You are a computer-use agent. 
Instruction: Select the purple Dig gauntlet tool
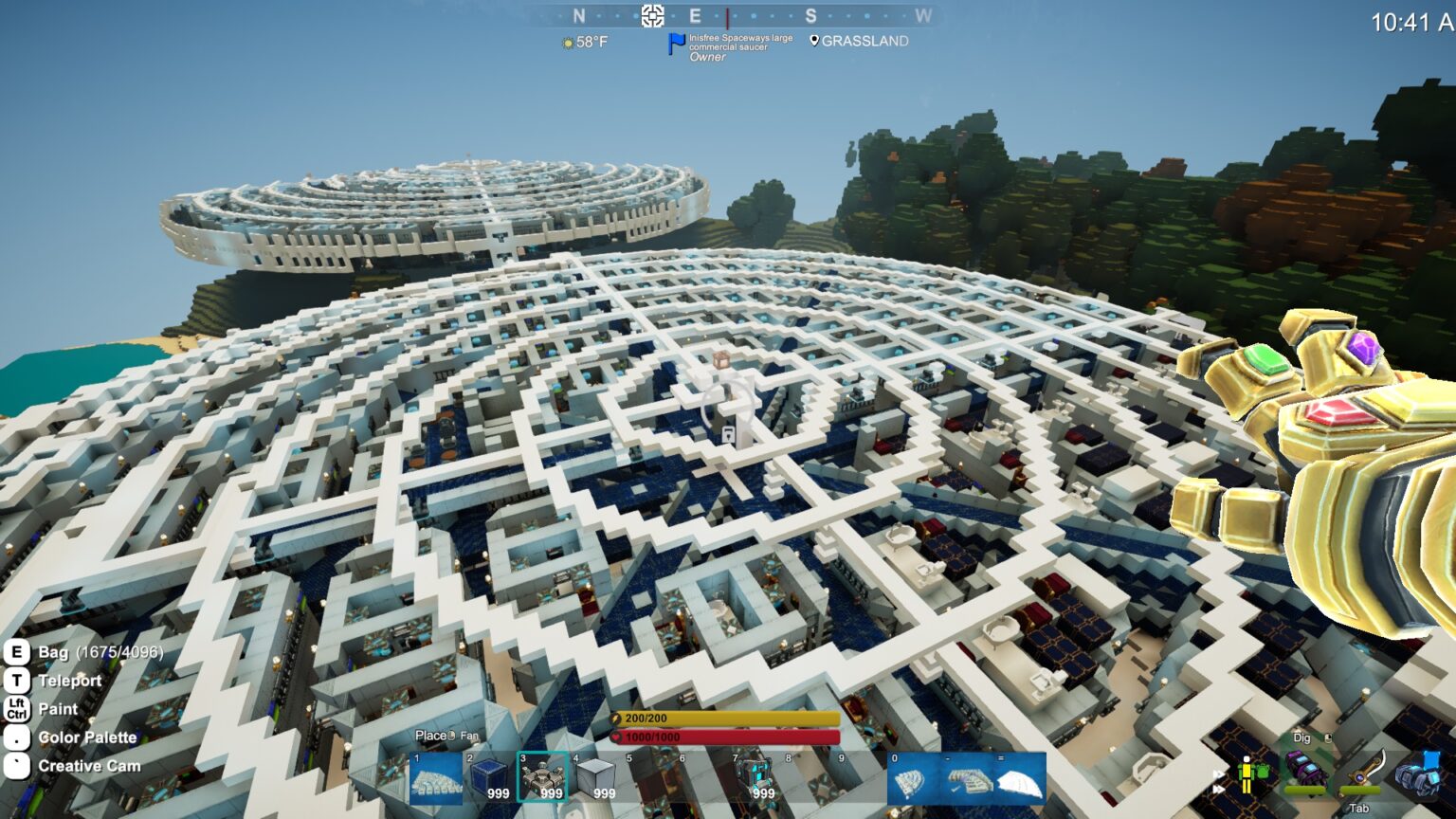coord(1305,768)
